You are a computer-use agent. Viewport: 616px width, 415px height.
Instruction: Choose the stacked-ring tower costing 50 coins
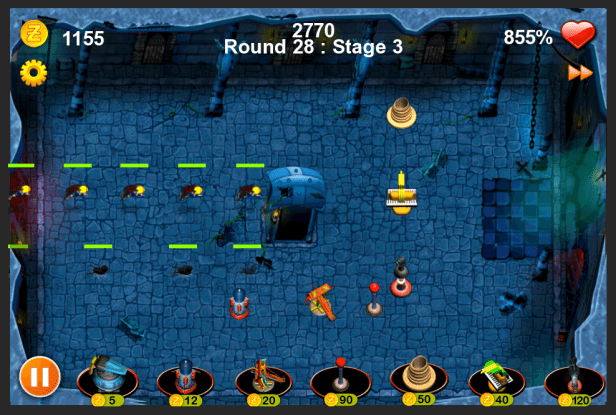tap(419, 377)
